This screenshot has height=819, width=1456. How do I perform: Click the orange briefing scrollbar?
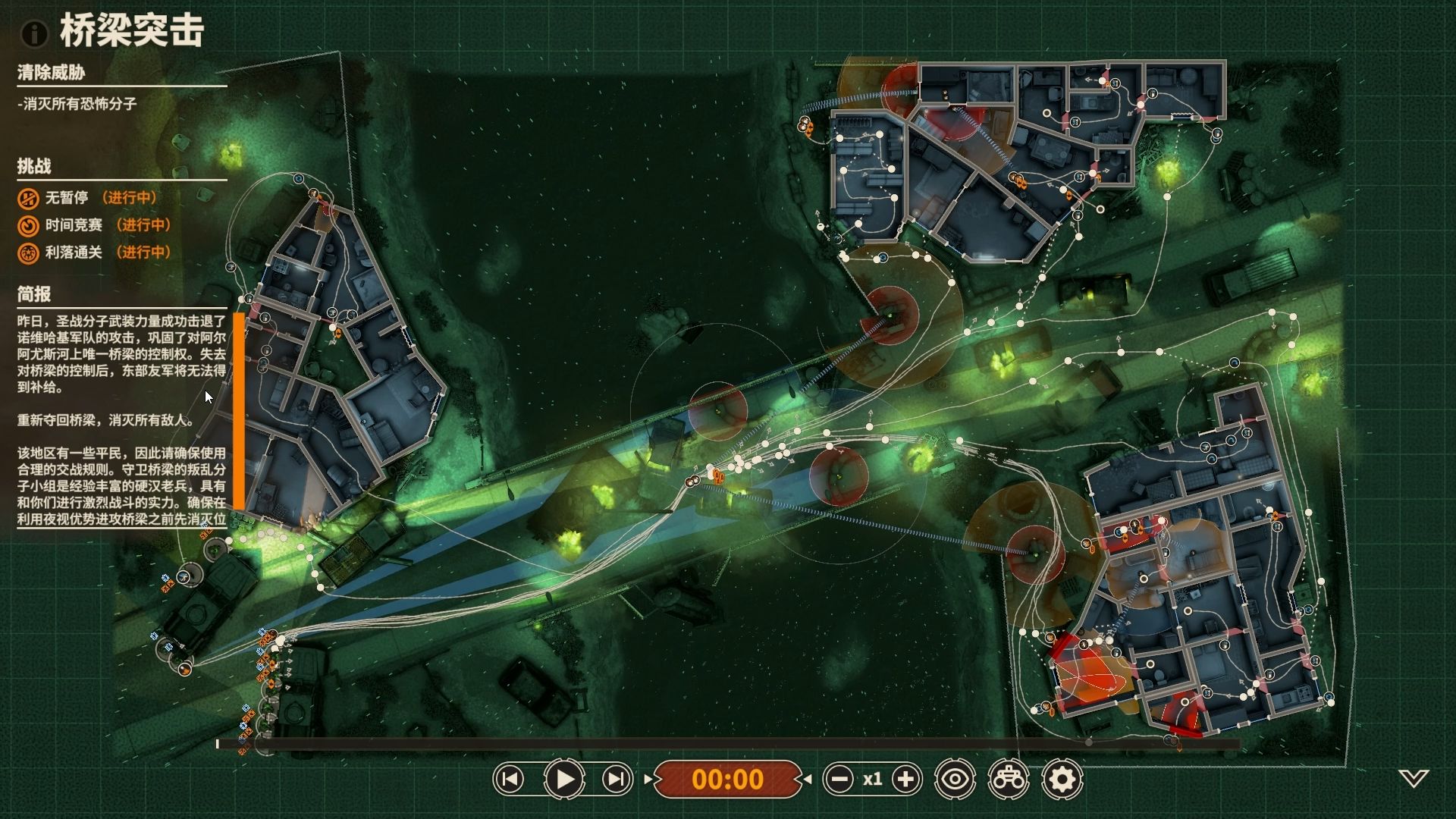pyautogui.click(x=239, y=410)
